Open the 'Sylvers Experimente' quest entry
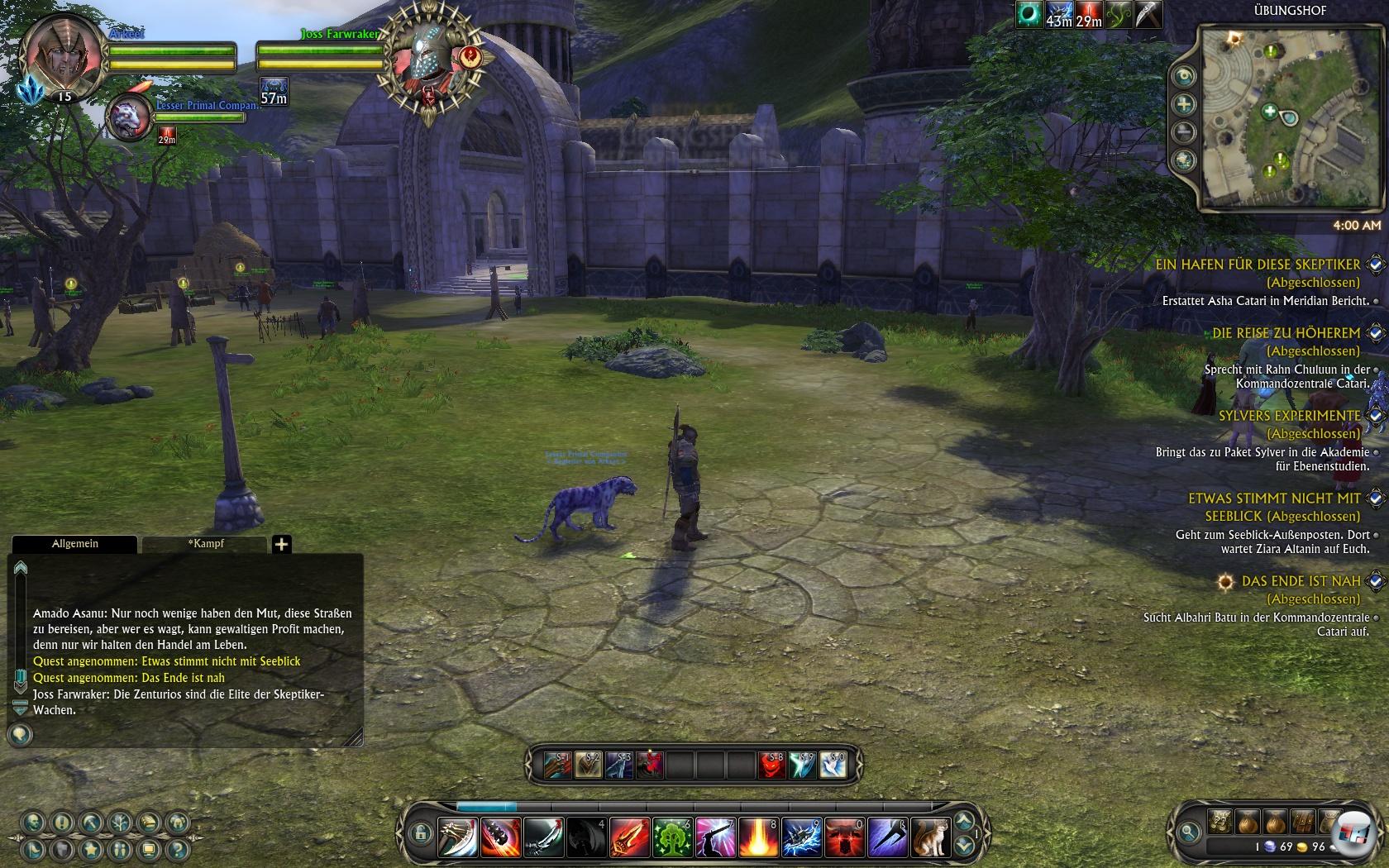1389x868 pixels. point(1289,416)
